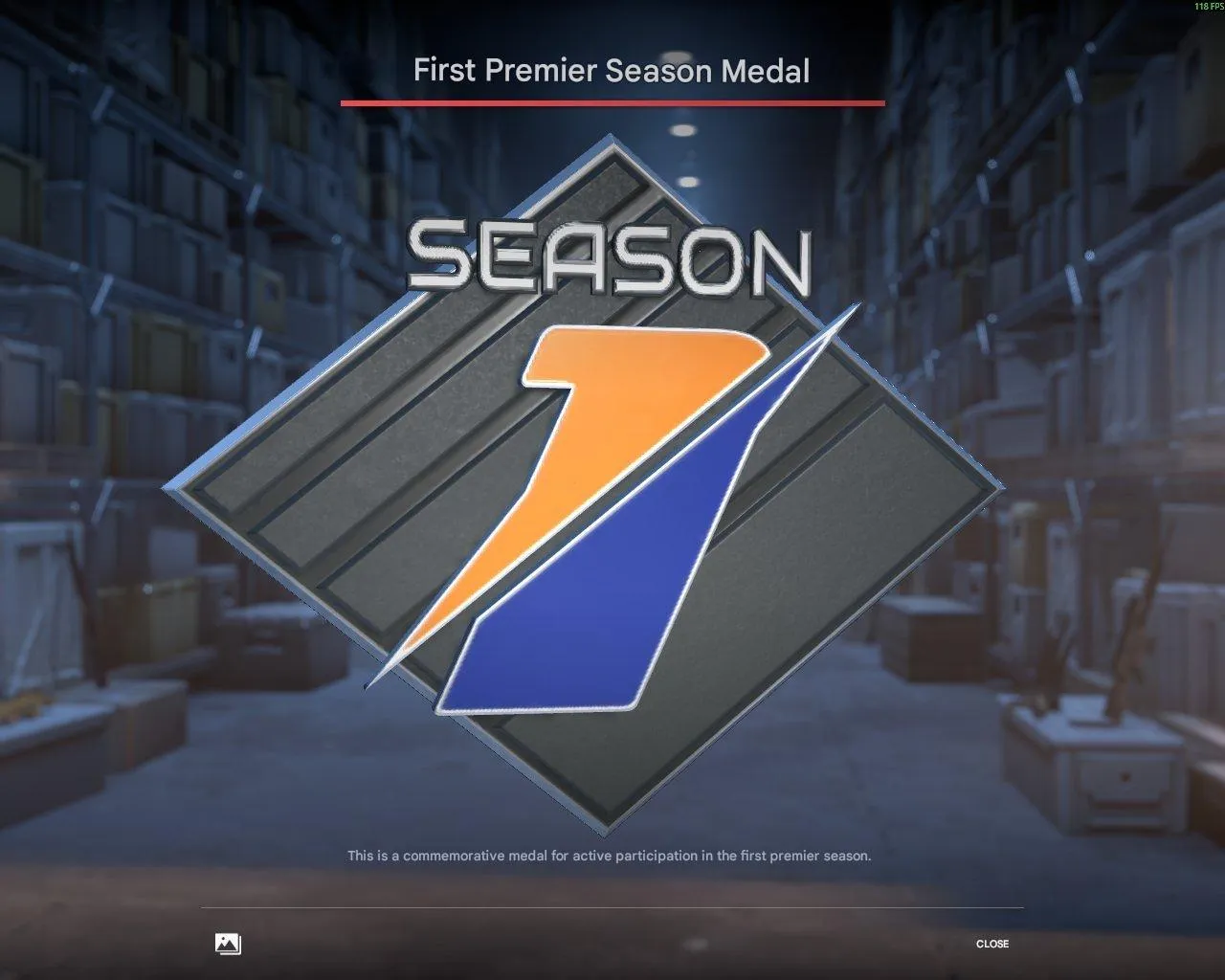
Task: Click the commemorative medal description text
Action: coord(610,857)
